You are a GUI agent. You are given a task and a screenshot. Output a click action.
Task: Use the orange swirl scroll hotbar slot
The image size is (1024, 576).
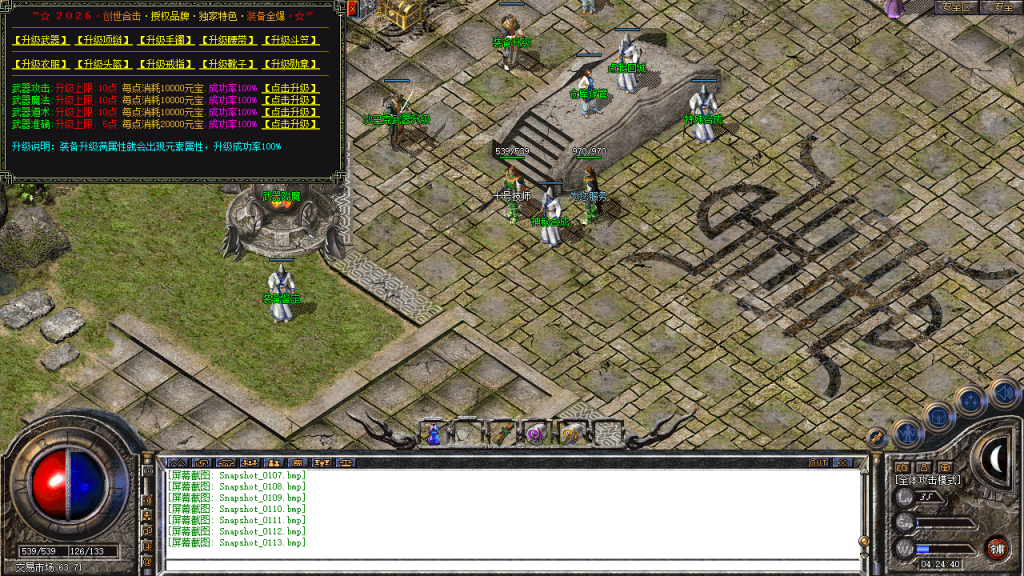(570, 433)
